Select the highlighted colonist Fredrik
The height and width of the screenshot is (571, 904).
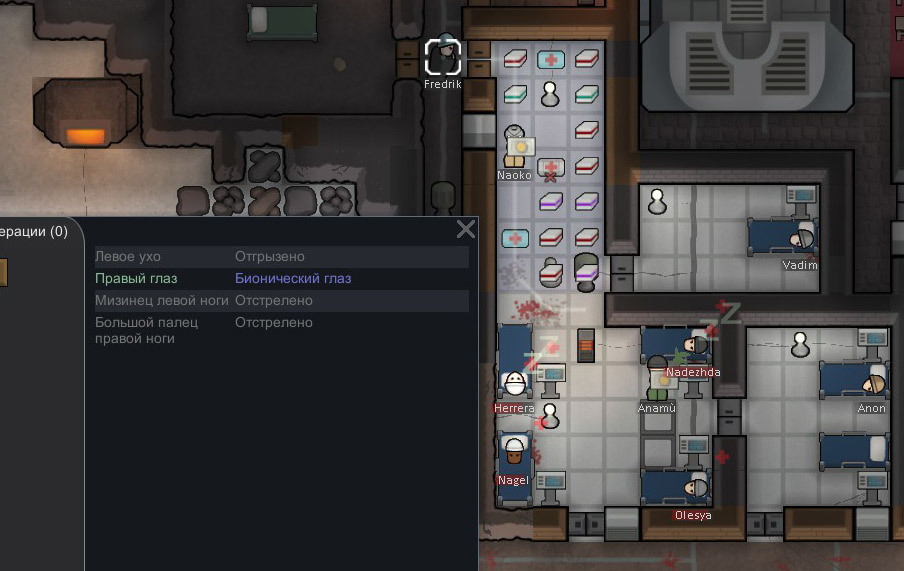point(443,57)
